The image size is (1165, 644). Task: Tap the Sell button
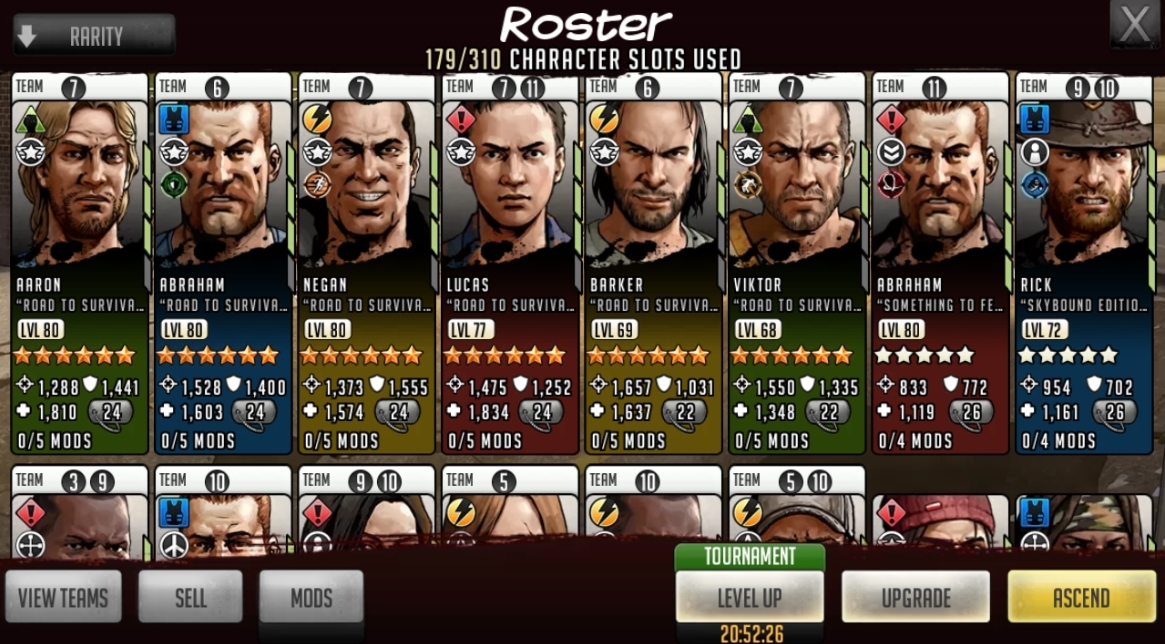190,598
